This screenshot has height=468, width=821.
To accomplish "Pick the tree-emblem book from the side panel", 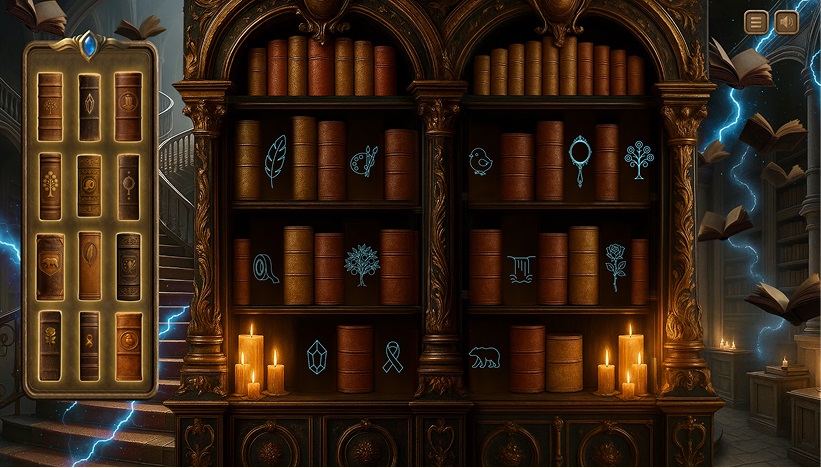I will coord(50,186).
